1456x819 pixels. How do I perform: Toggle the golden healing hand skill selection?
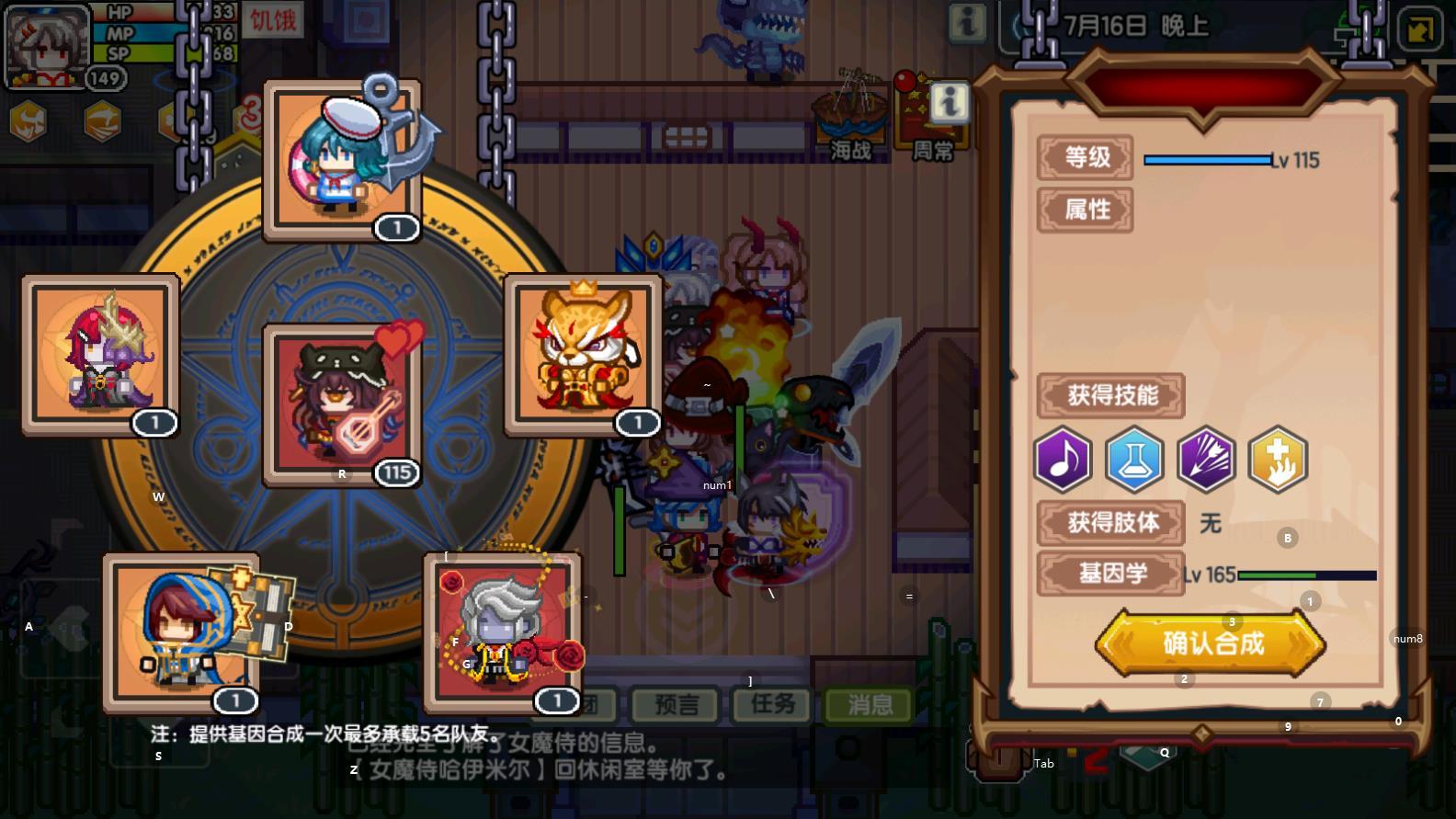coord(1277,461)
